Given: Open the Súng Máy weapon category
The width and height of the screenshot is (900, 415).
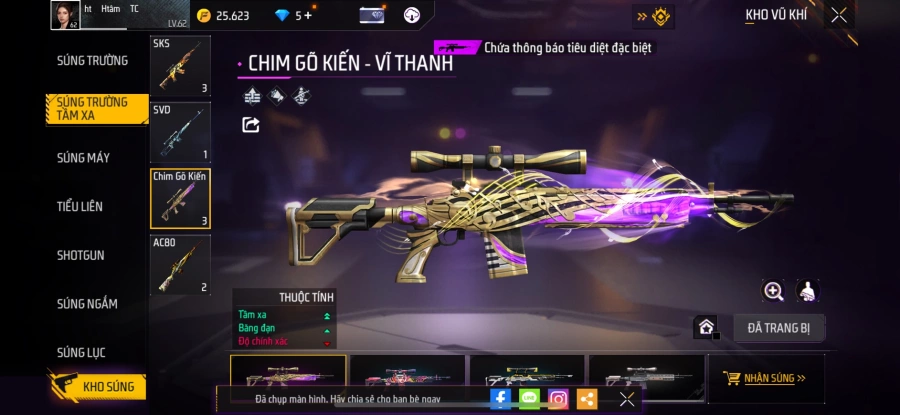Looking at the screenshot, I should click(x=83, y=158).
